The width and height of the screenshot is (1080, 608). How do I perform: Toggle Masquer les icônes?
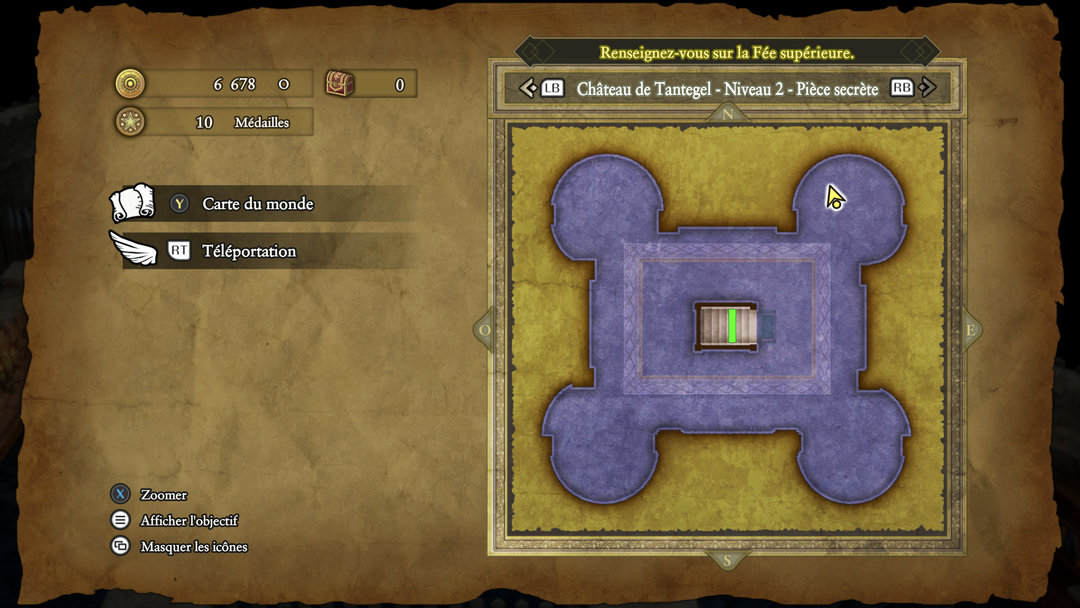click(x=193, y=547)
